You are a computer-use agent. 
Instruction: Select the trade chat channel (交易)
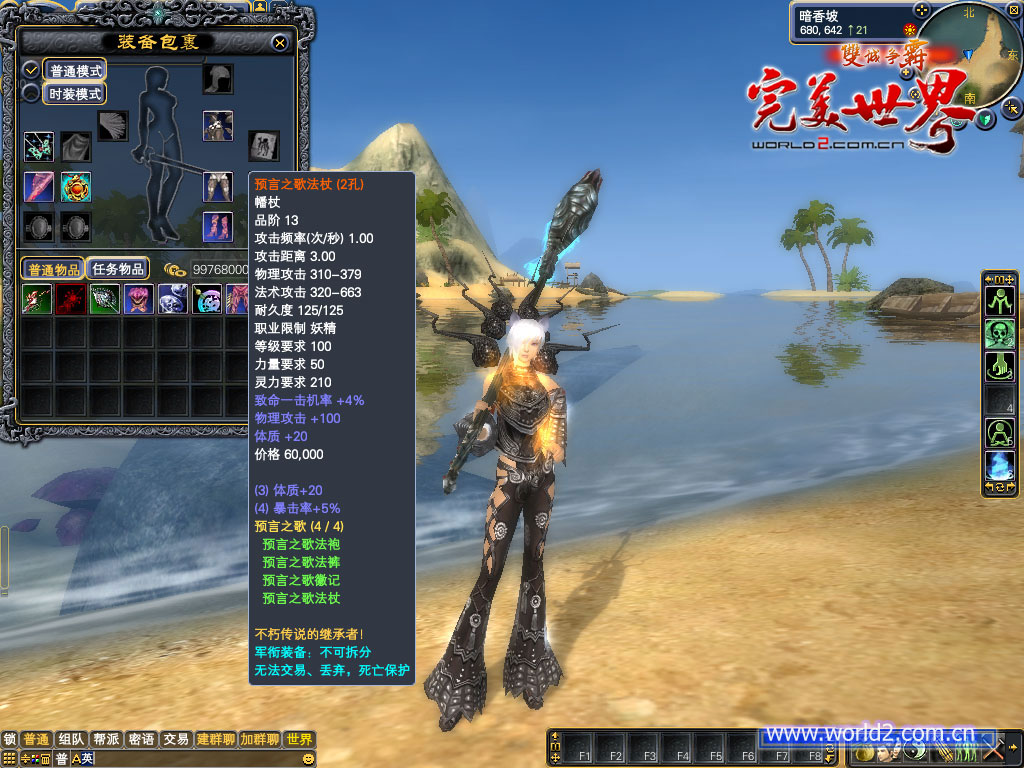tap(176, 740)
